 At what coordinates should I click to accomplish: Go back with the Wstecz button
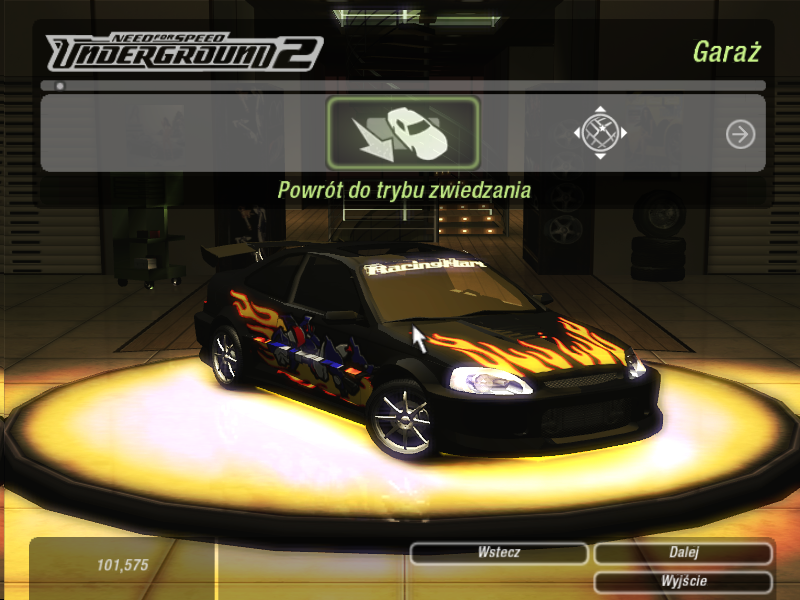499,553
